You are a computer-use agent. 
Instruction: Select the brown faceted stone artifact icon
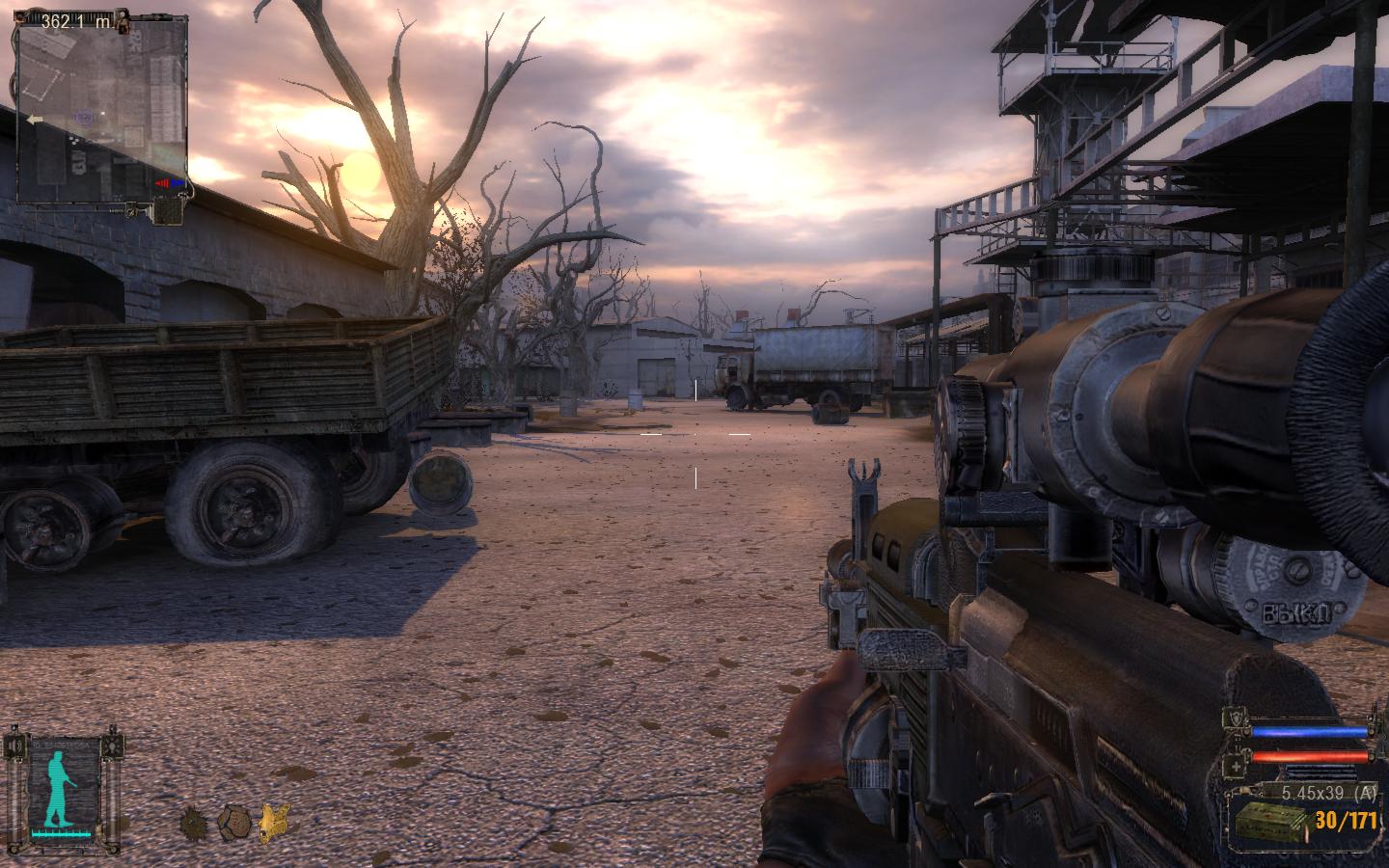[233, 823]
